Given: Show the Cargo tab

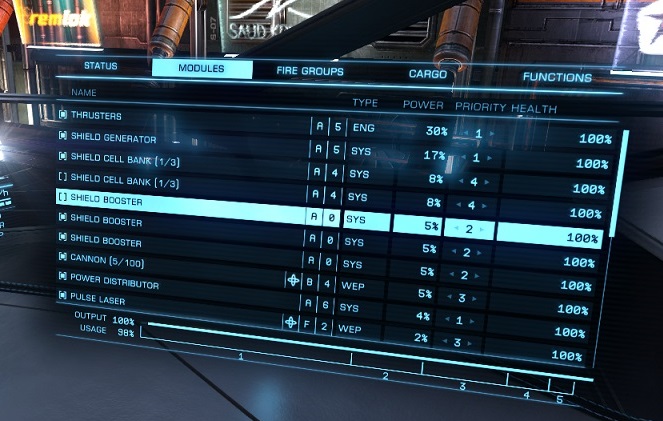Looking at the screenshot, I should (427, 74).
